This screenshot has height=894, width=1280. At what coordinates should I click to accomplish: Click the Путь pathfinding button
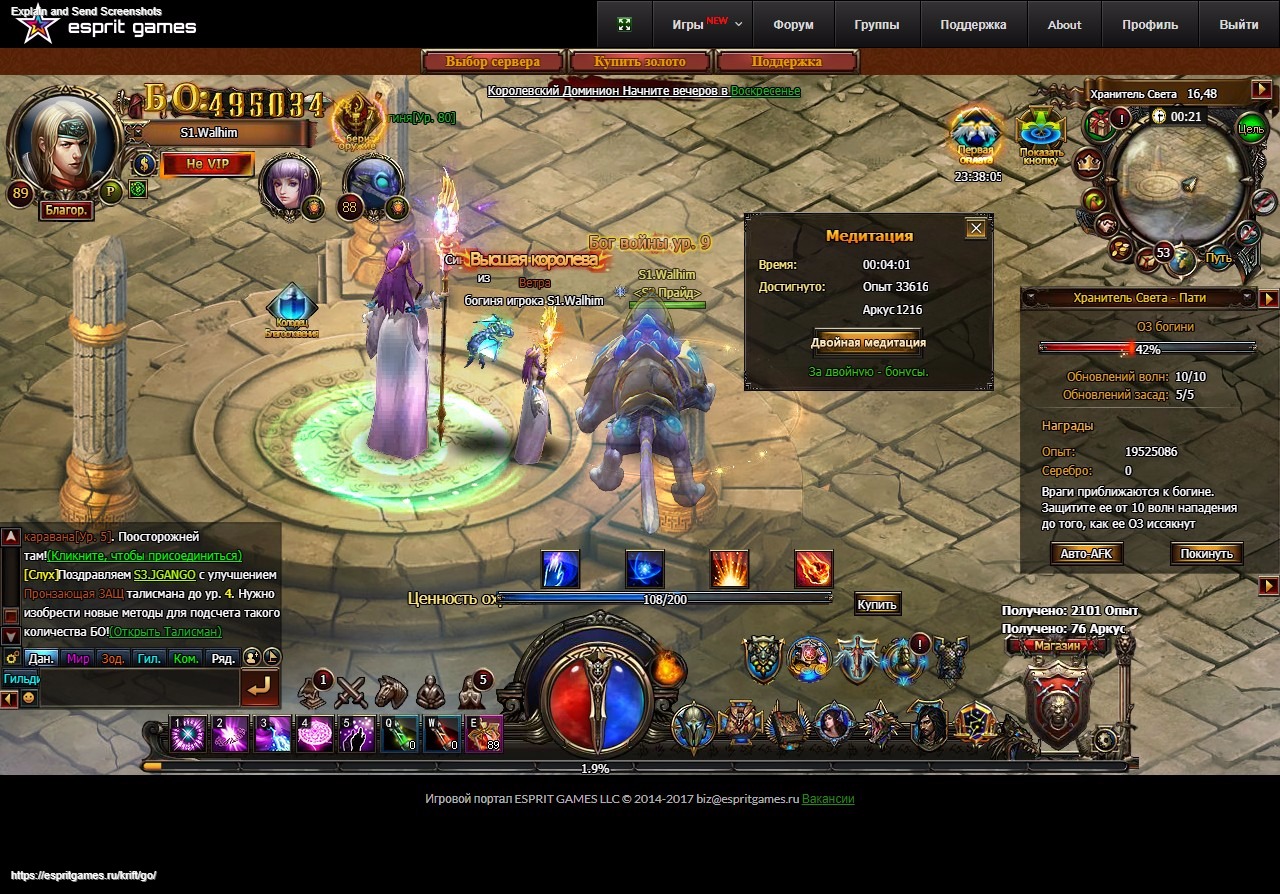1218,258
